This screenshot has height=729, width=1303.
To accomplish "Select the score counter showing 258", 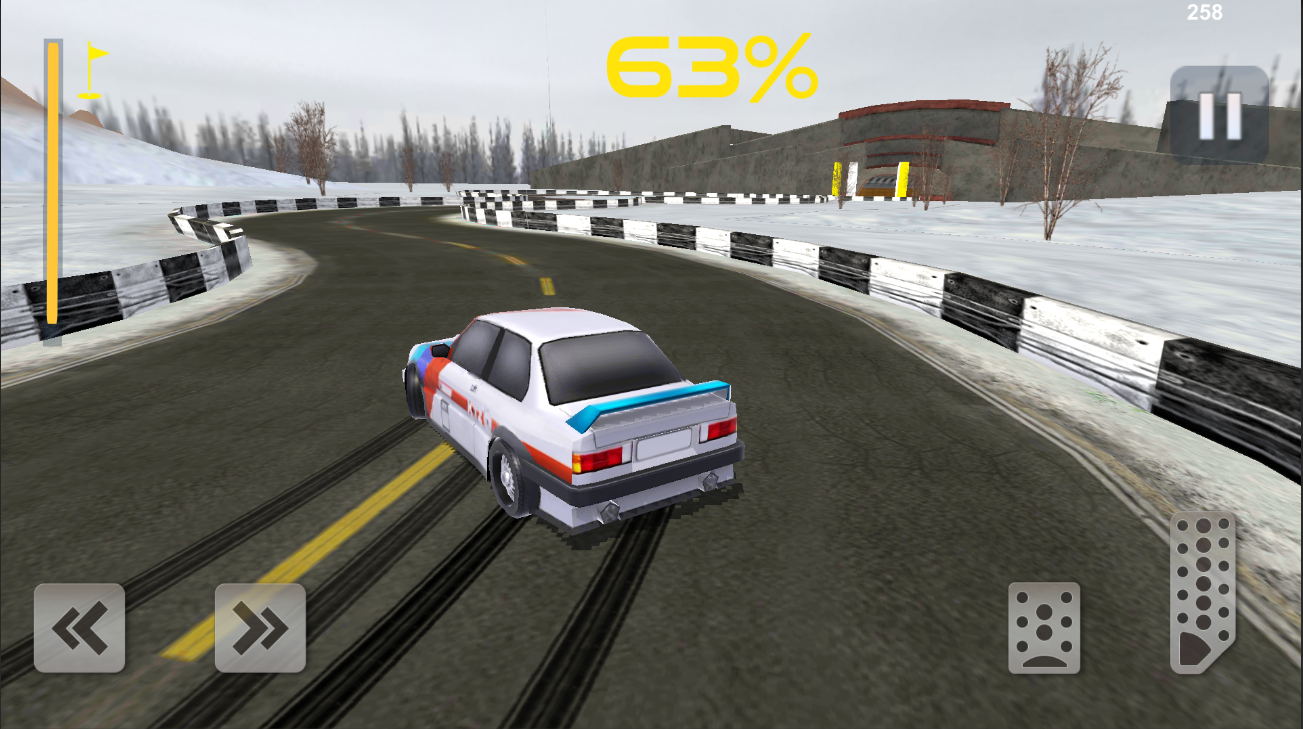I will click(x=1206, y=14).
